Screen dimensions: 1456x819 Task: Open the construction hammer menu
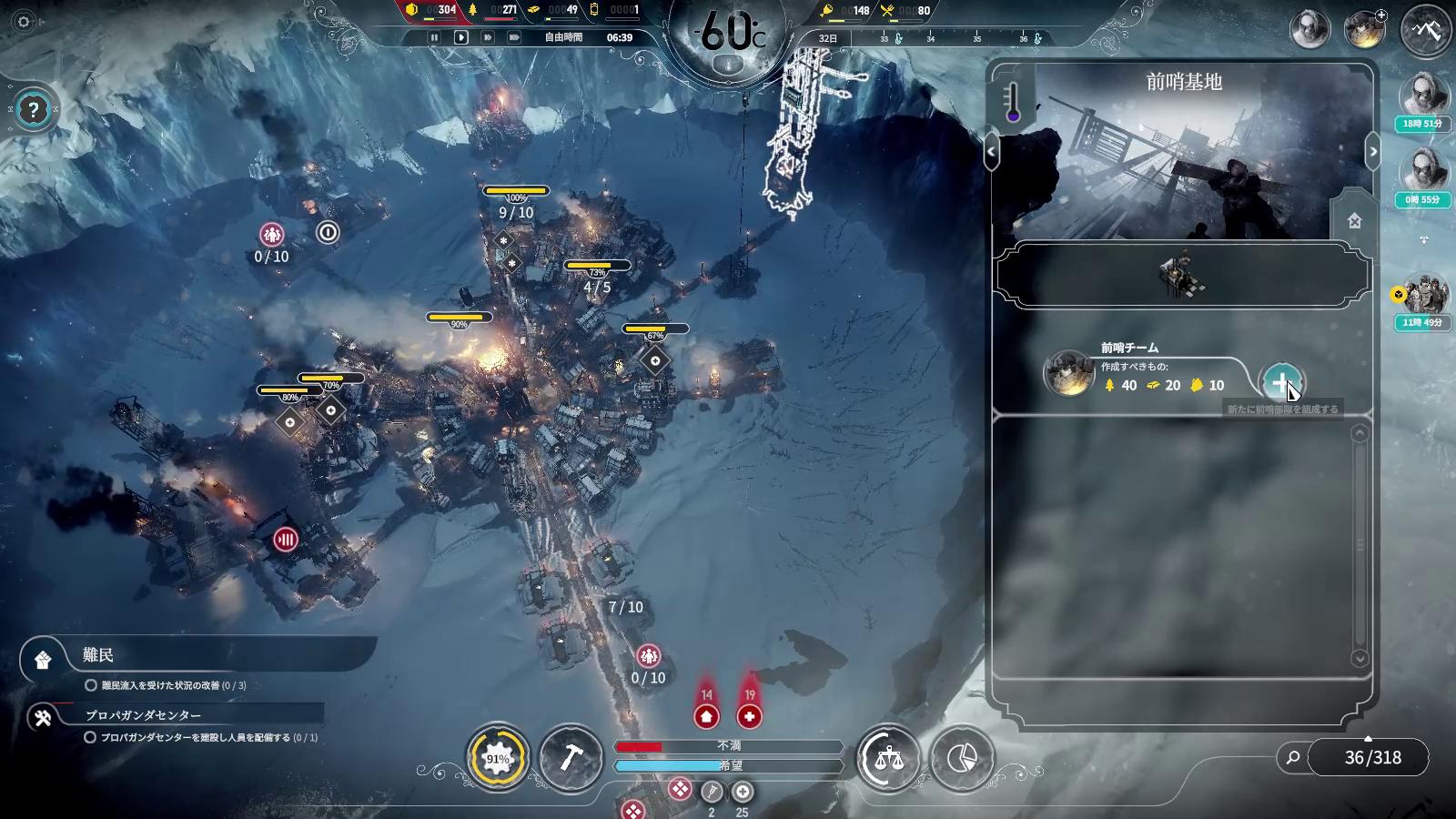click(571, 758)
